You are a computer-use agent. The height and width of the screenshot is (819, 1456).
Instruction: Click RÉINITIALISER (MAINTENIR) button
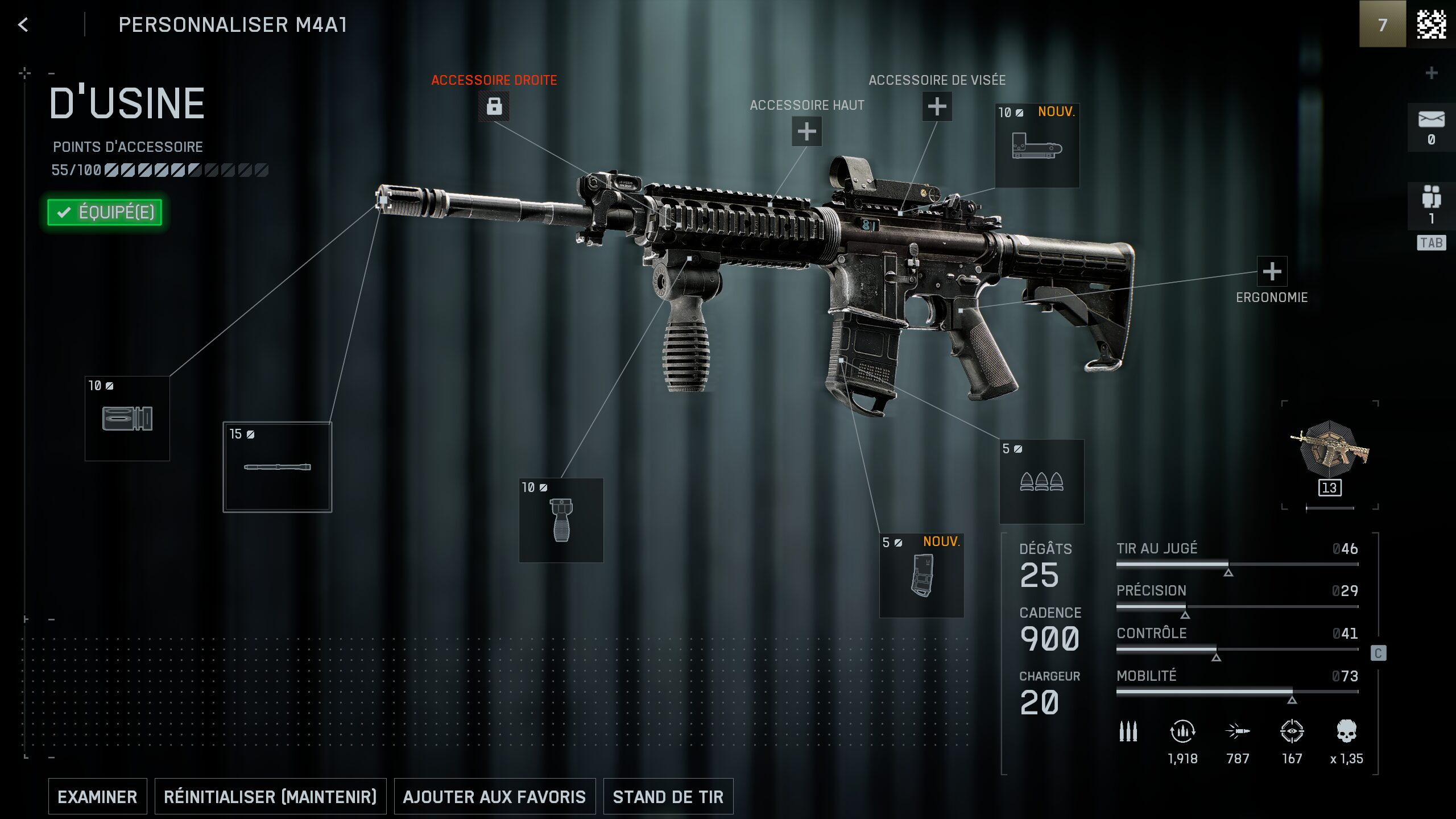coord(270,796)
